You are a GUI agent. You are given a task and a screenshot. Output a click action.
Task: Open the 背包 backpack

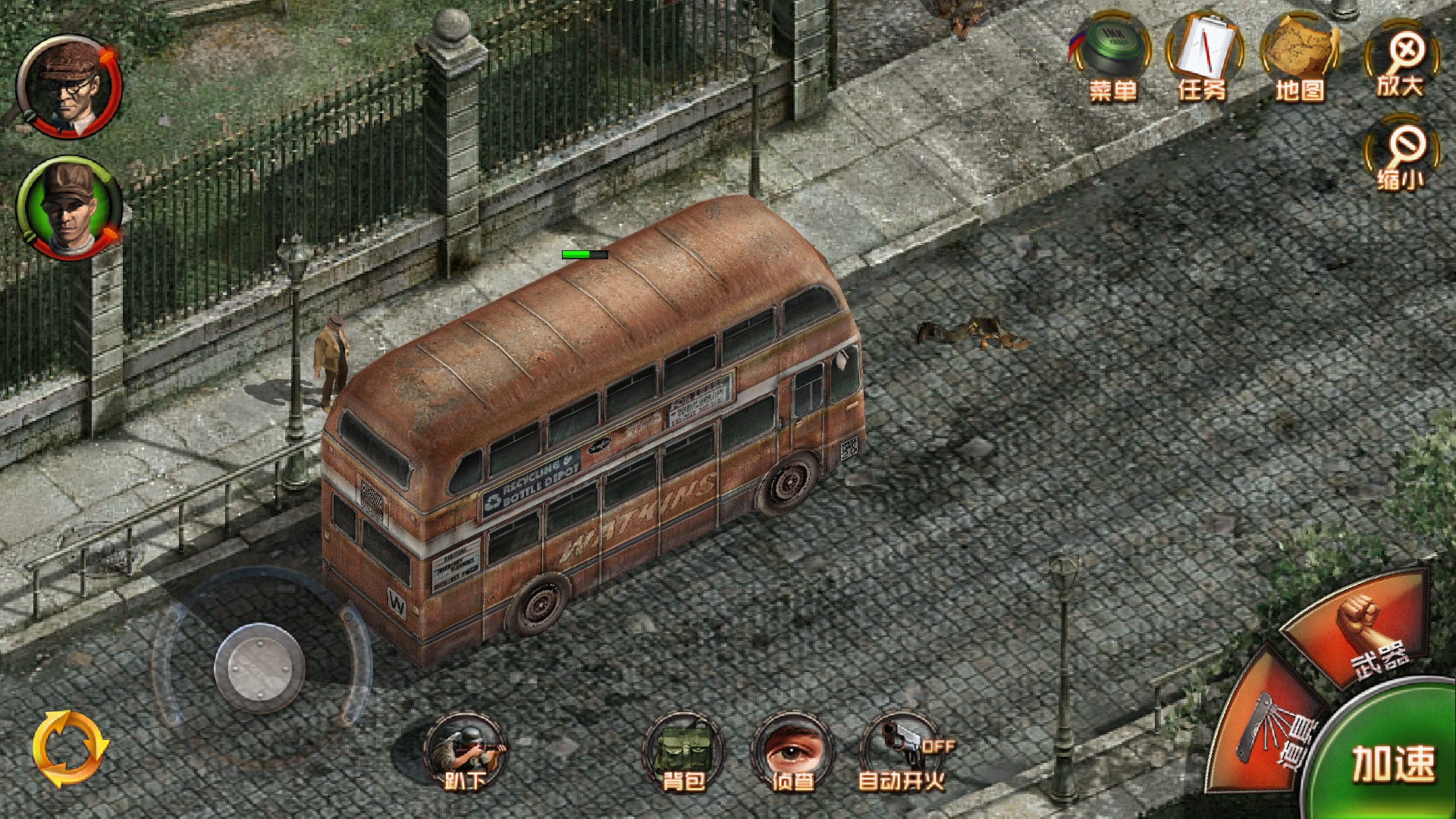683,751
